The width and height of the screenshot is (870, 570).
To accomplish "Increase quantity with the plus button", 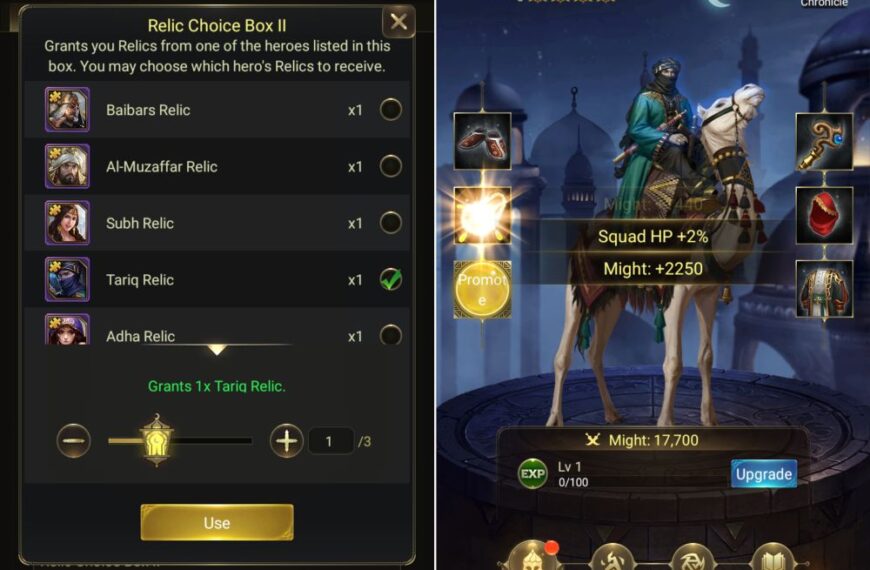I will pyautogui.click(x=287, y=440).
